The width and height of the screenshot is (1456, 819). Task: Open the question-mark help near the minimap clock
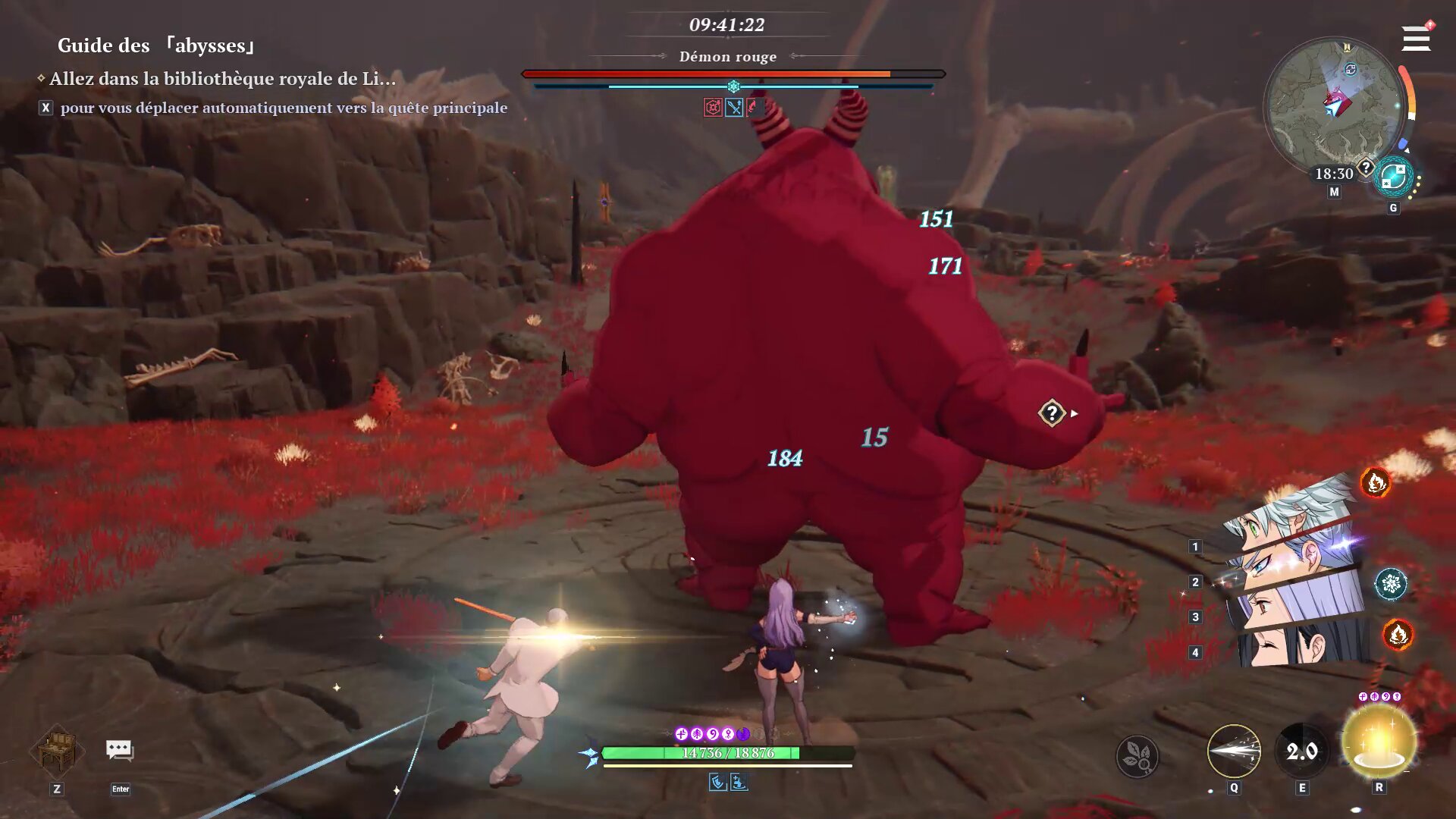[x=1367, y=165]
